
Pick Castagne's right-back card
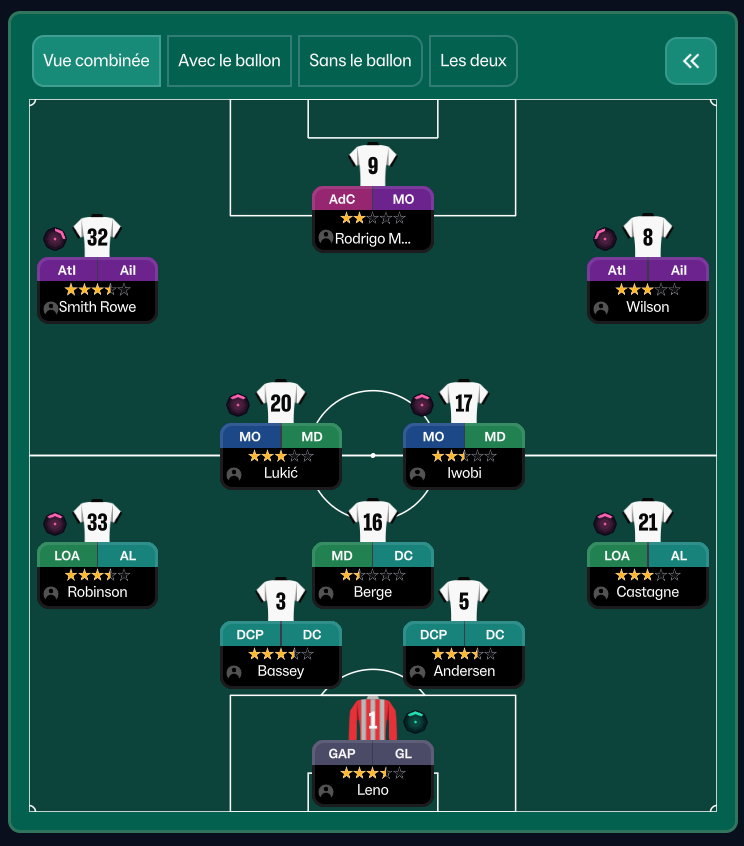(x=647, y=574)
